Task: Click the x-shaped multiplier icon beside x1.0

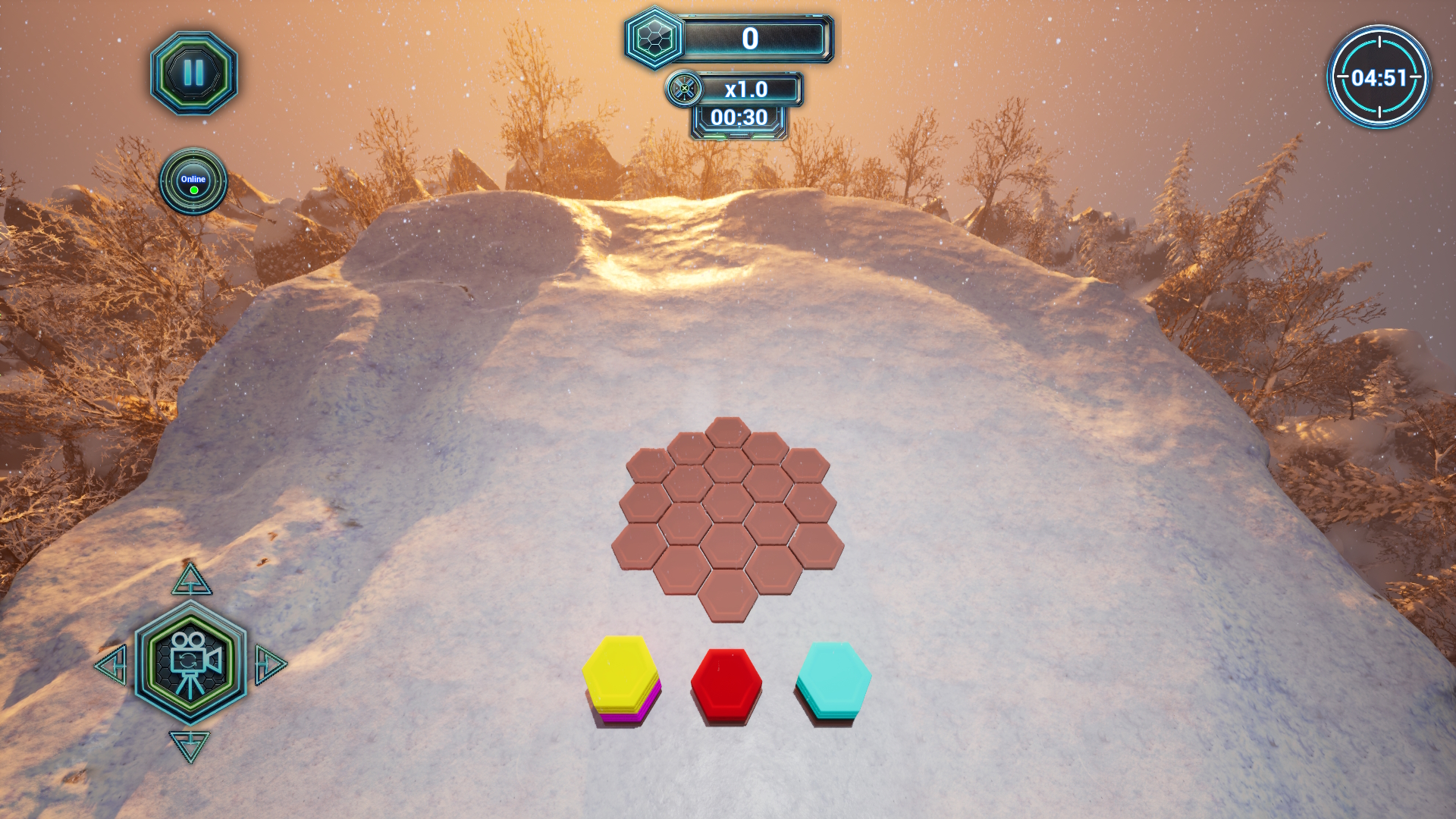Action: pos(683,89)
